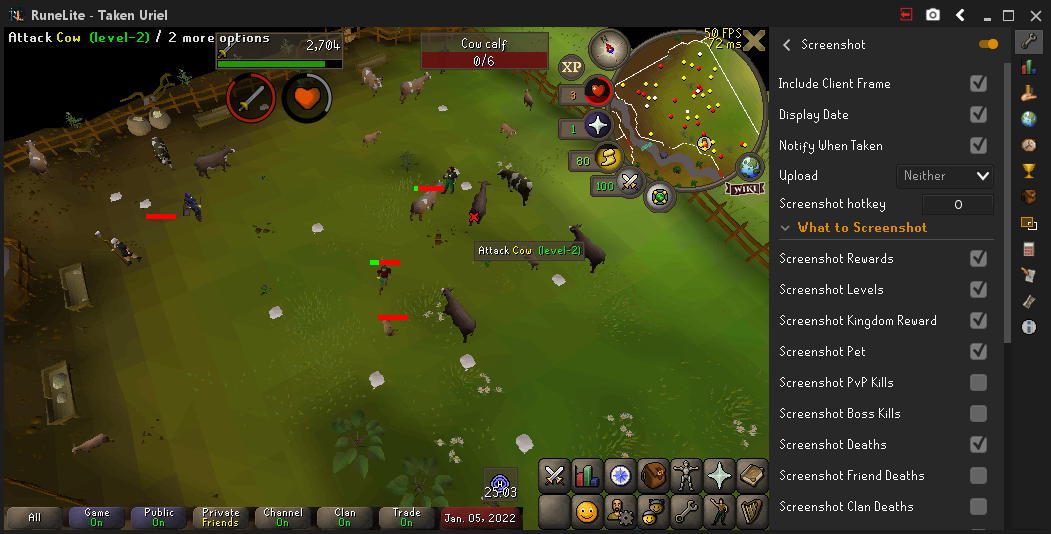Show the Worn Equipment tab
This screenshot has height=534, width=1051.
pyautogui.click(x=687, y=475)
